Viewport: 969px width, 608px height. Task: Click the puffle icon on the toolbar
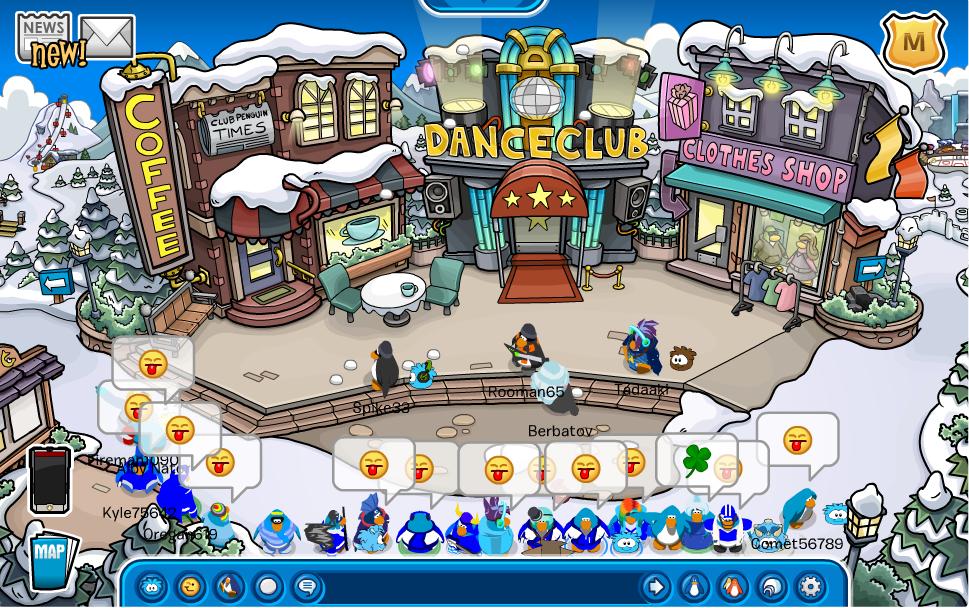(152, 587)
